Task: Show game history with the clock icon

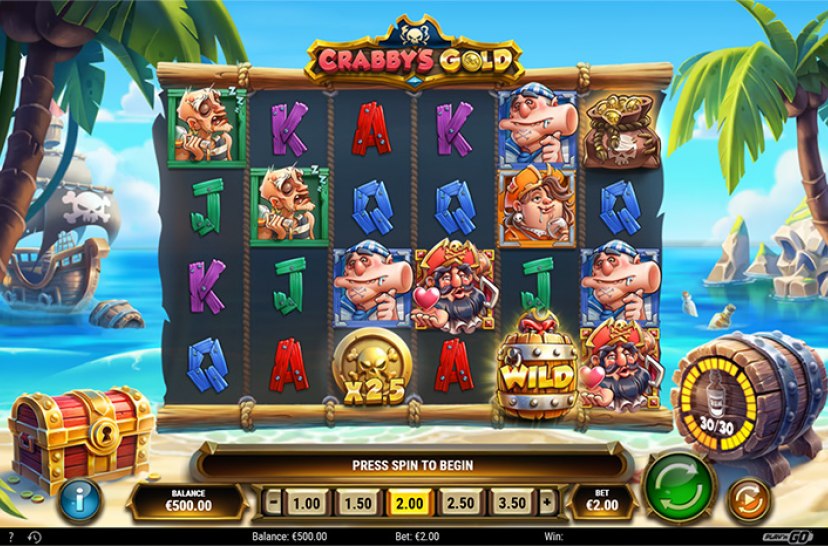Action: [x=34, y=537]
